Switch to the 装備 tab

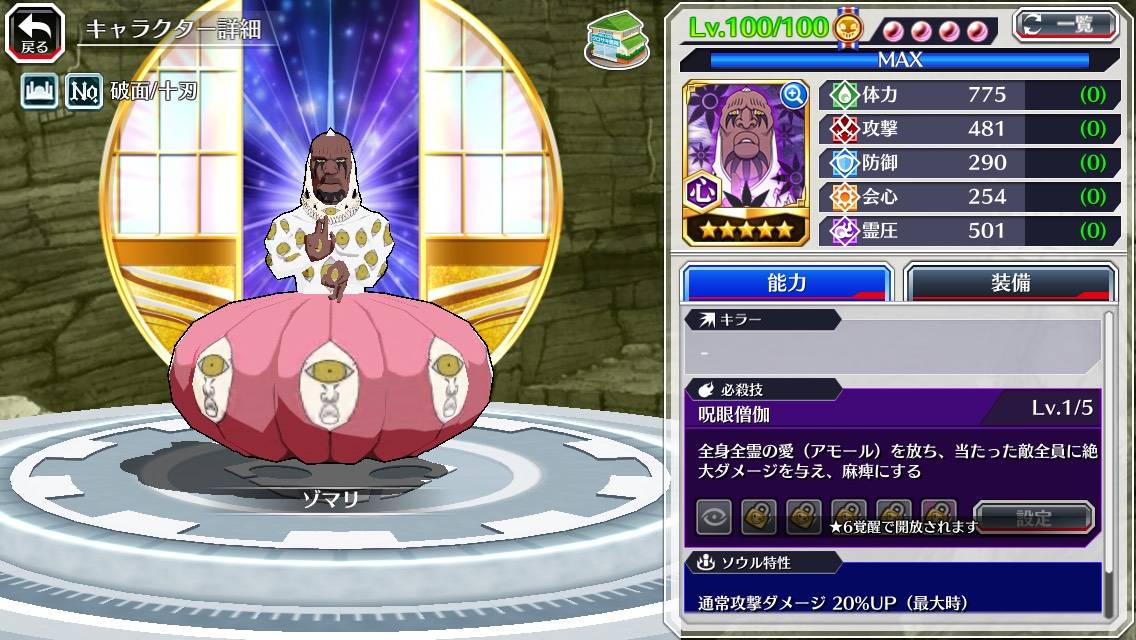1010,283
